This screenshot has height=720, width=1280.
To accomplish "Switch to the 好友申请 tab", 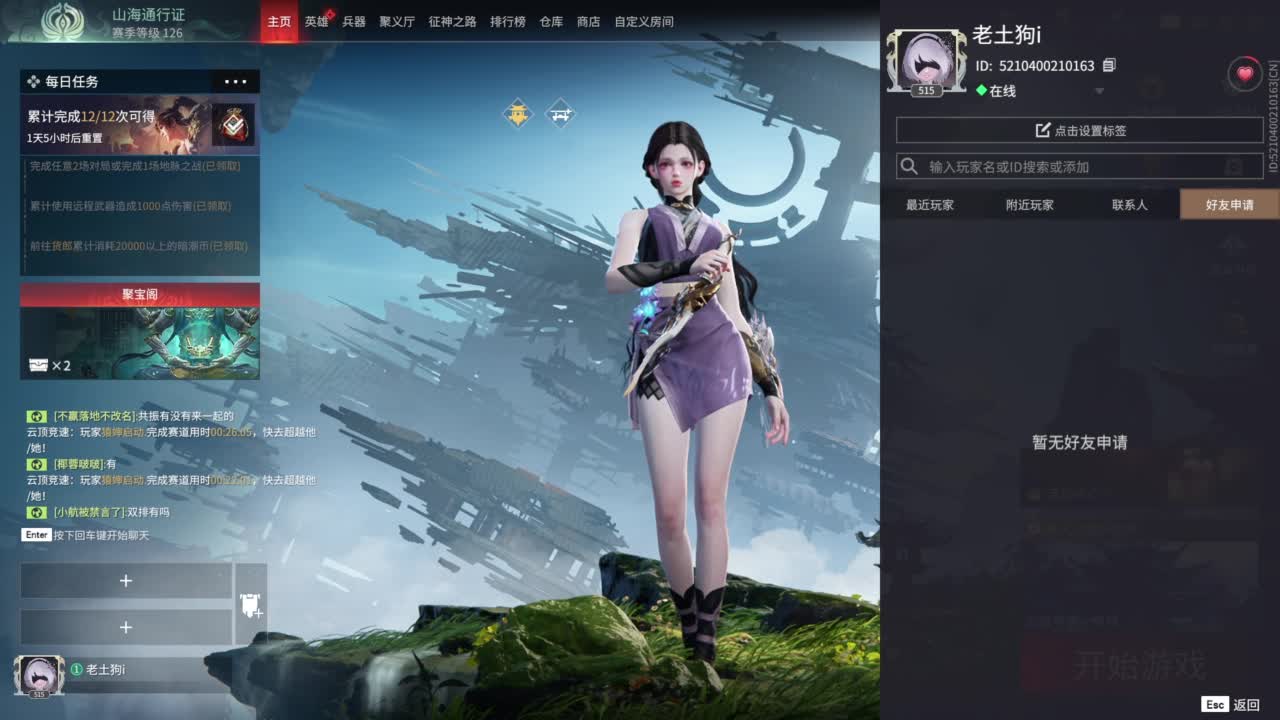I will (1228, 205).
